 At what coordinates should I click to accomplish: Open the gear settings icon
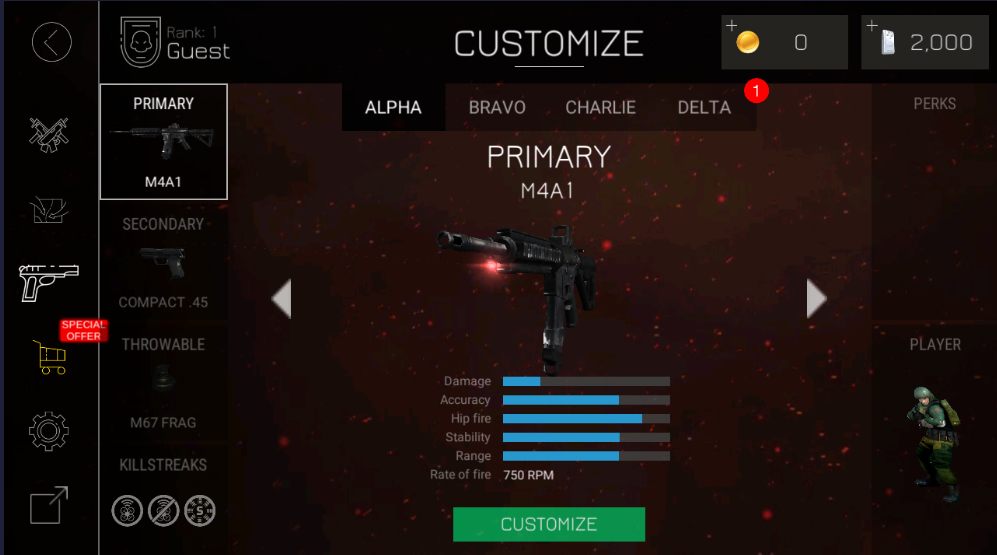pos(49,431)
